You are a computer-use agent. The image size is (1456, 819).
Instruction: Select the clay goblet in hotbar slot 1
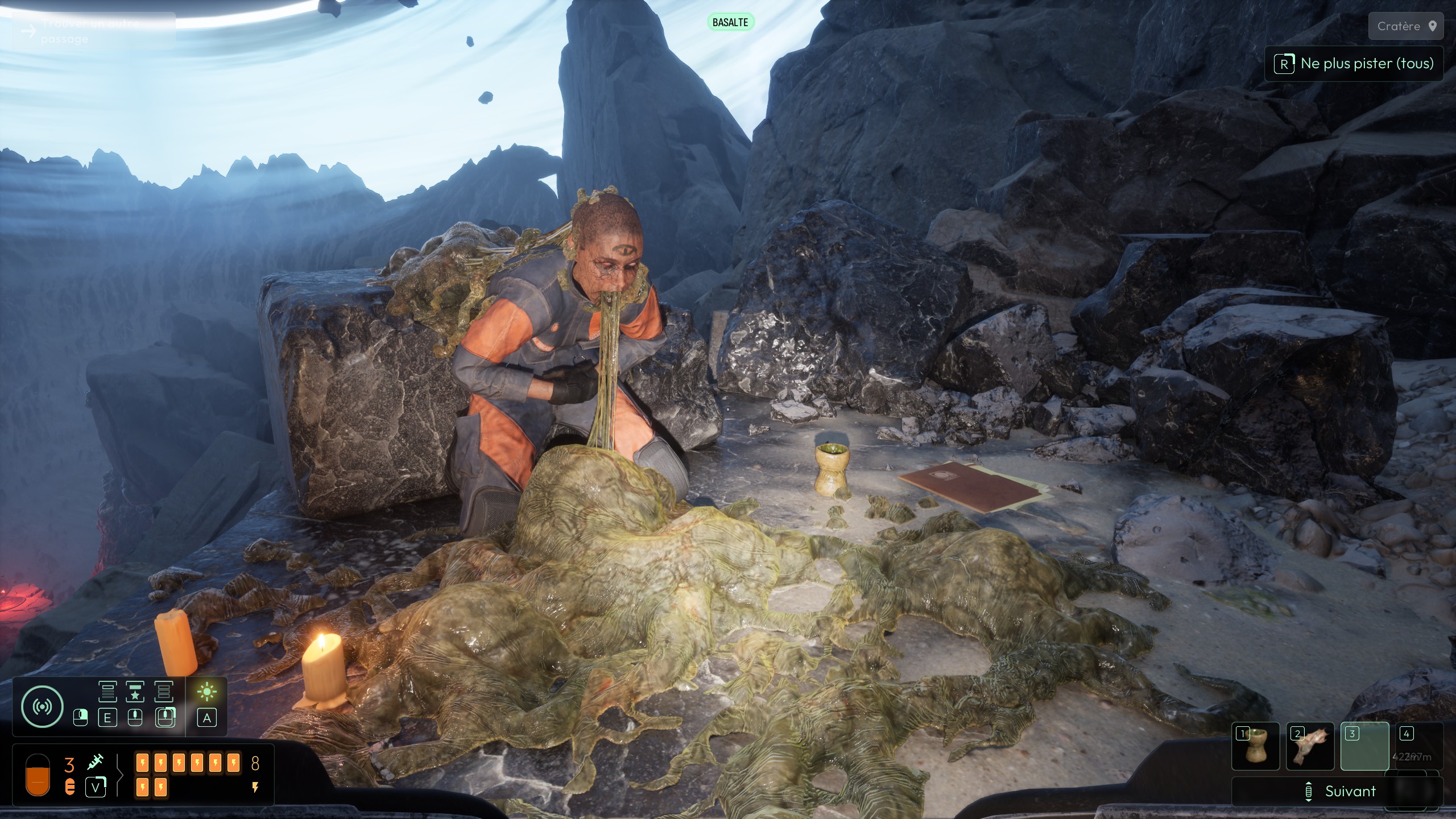point(1255,746)
